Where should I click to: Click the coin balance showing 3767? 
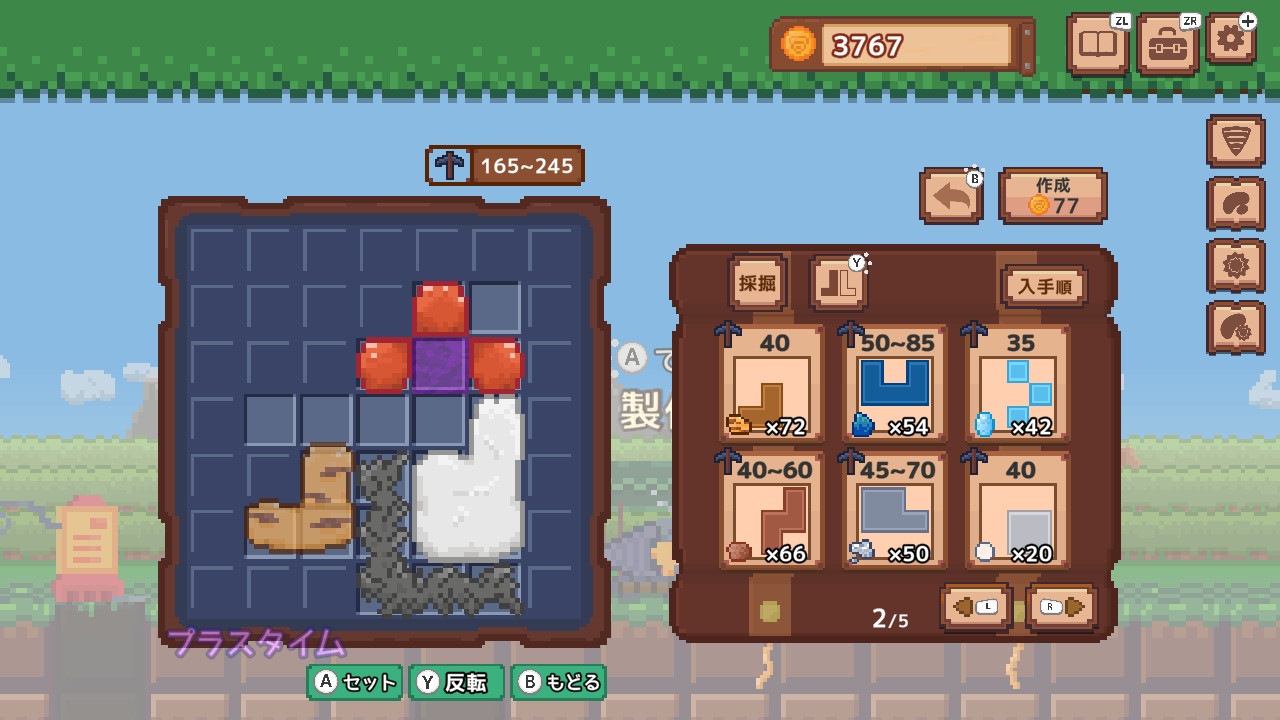[900, 44]
